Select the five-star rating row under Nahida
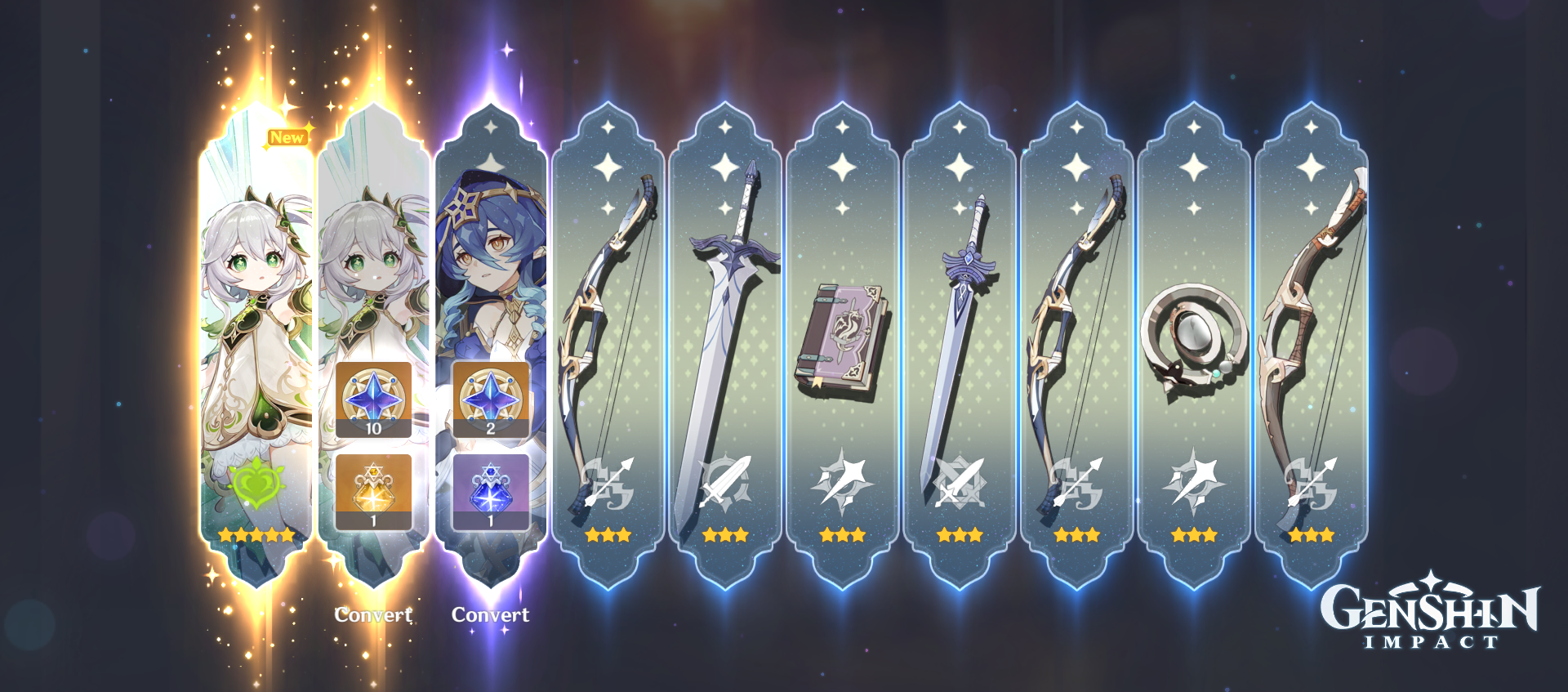This screenshot has height=692, width=1568. (x=258, y=536)
